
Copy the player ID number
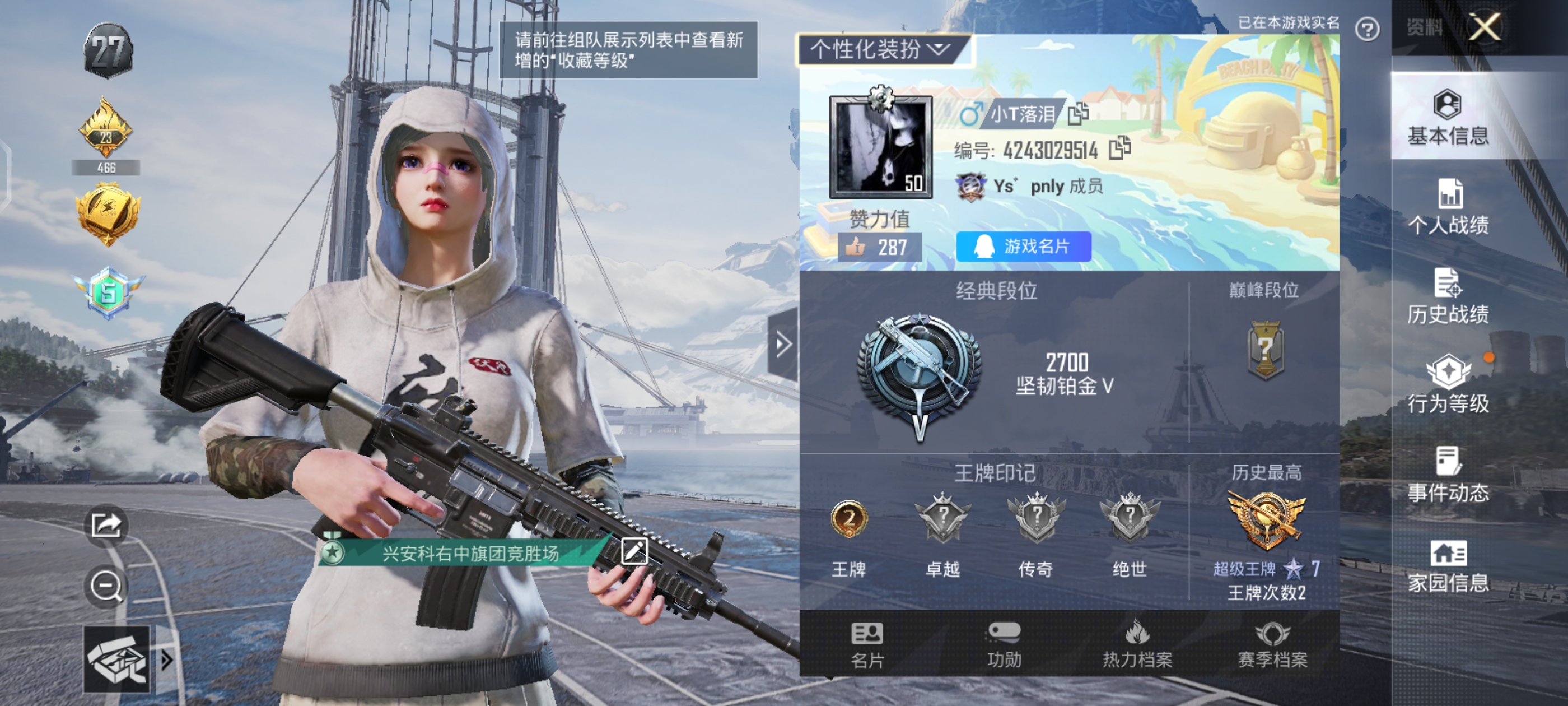click(1119, 148)
